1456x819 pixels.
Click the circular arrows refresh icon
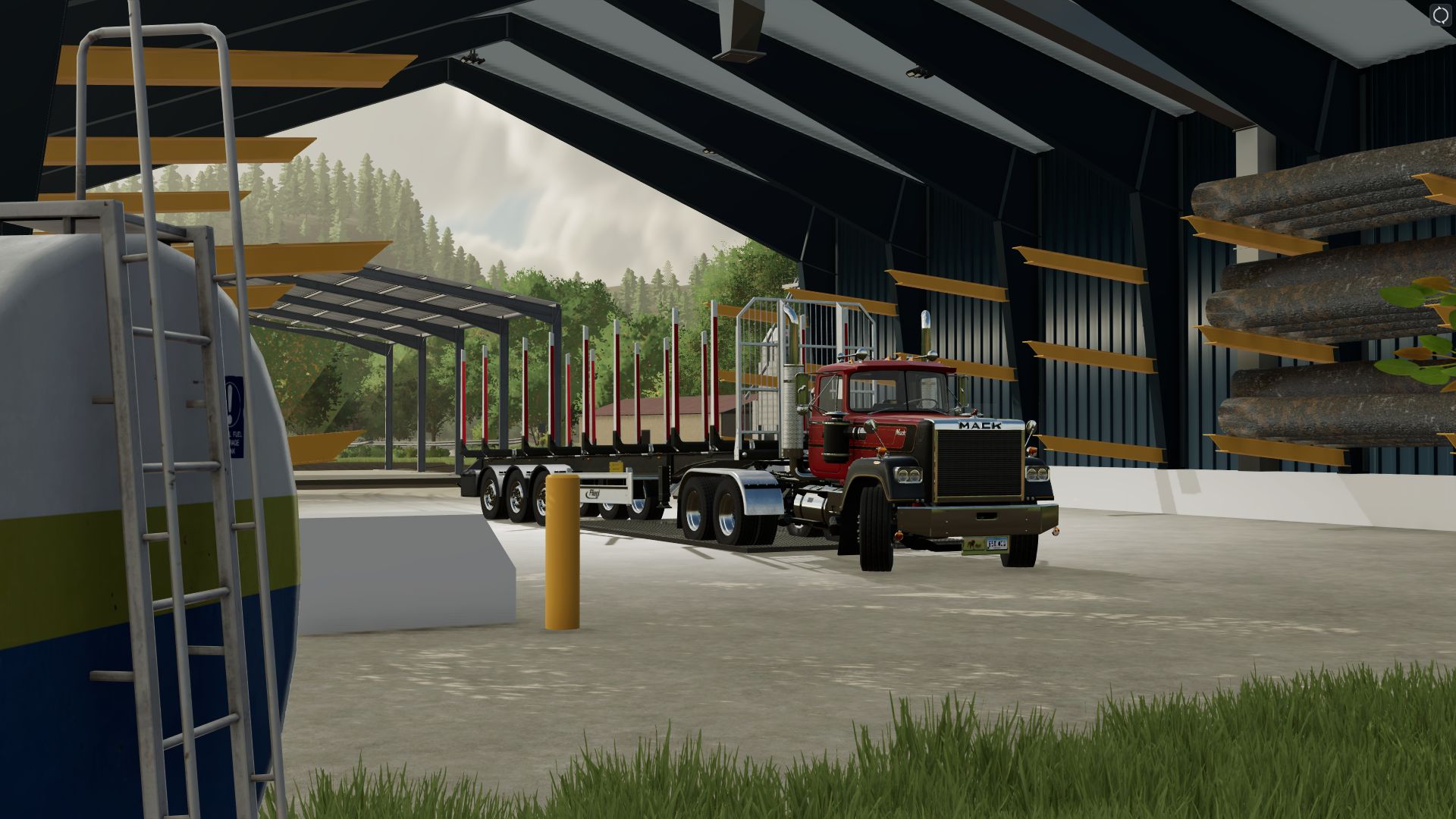pyautogui.click(x=1439, y=16)
